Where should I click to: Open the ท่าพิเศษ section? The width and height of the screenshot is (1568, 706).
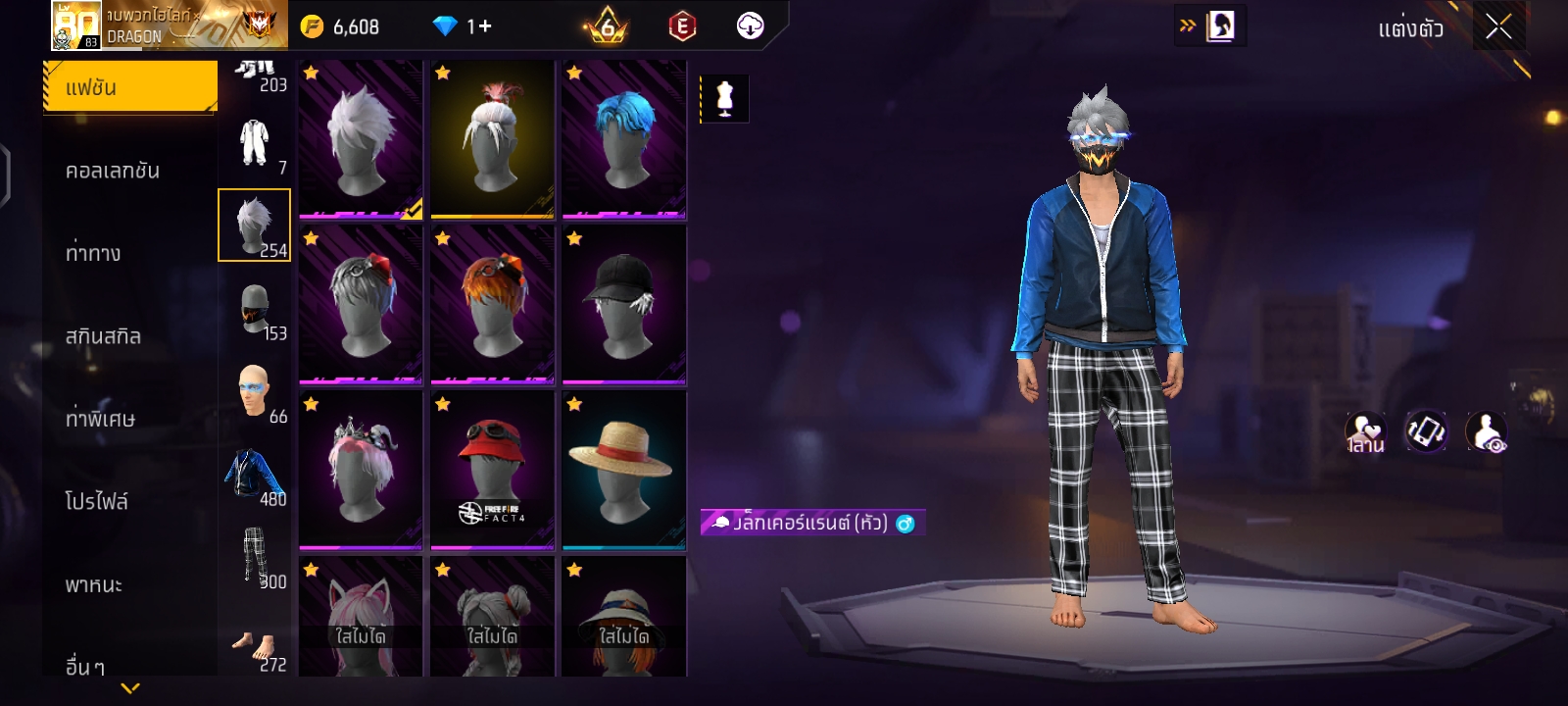100,419
